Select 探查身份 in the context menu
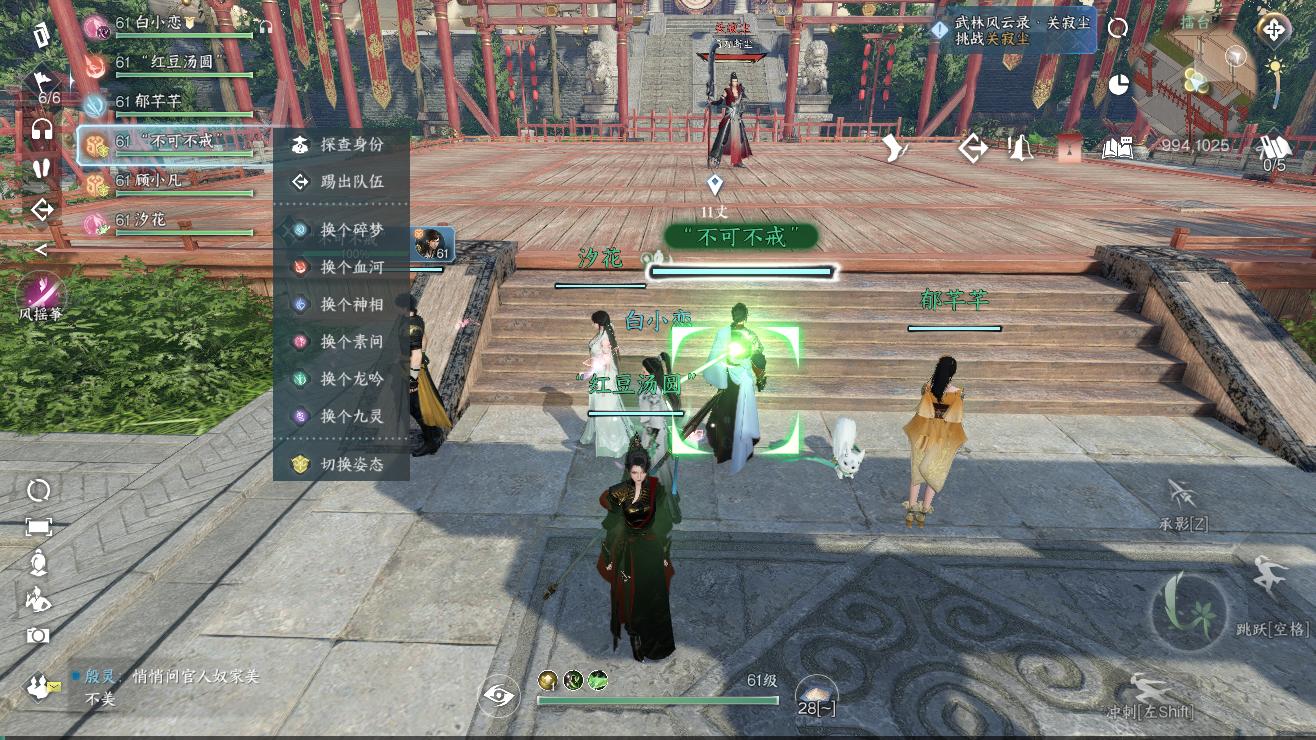The width and height of the screenshot is (1316, 740). [x=341, y=145]
